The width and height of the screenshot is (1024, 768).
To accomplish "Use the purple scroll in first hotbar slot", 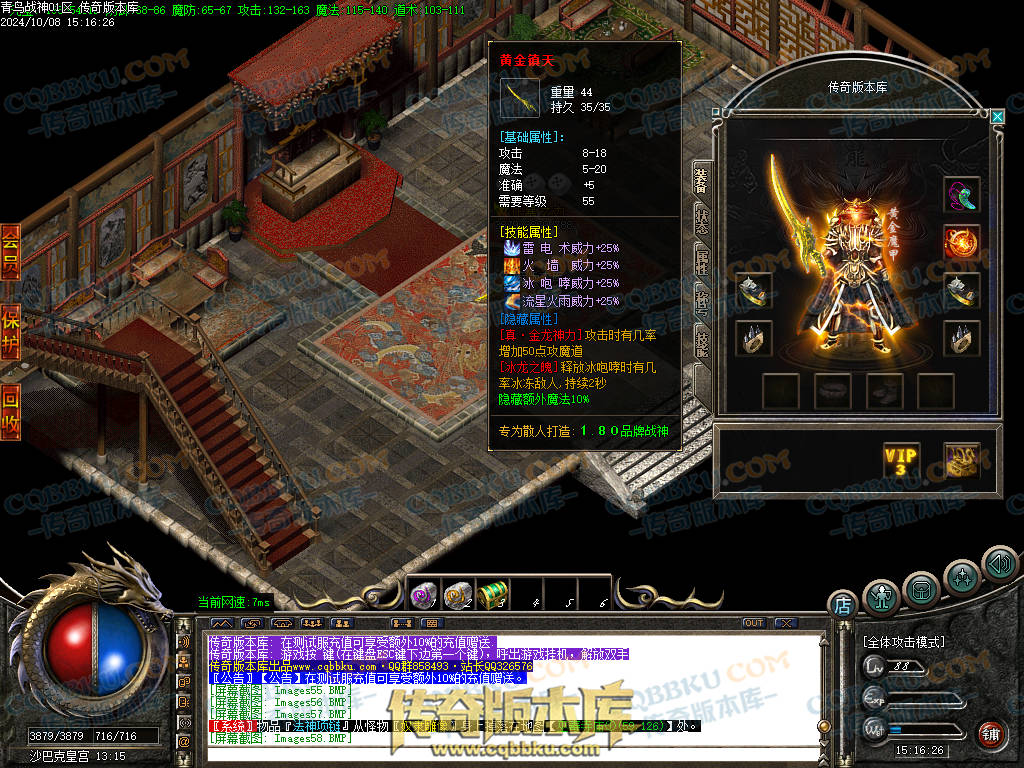I will click(x=423, y=595).
